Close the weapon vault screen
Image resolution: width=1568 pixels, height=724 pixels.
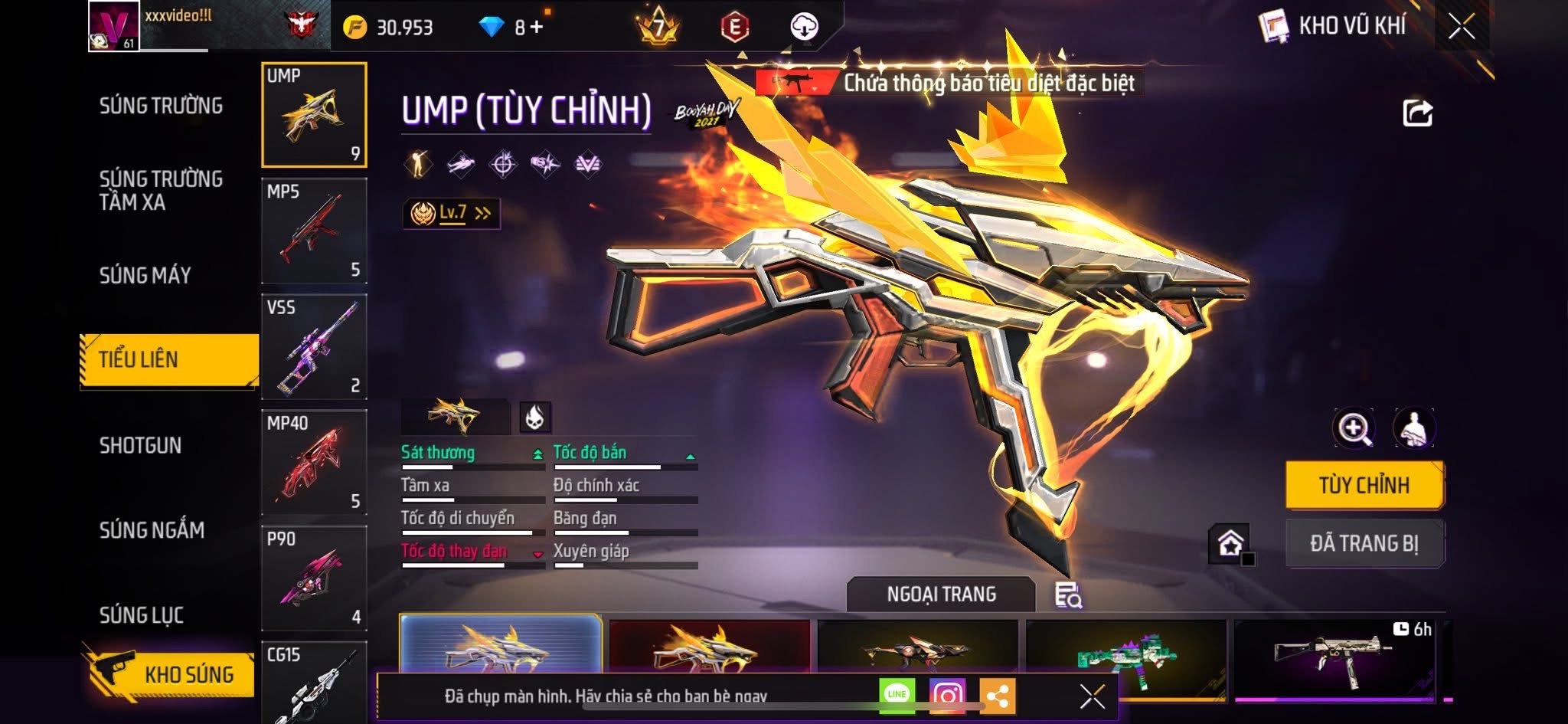click(1461, 28)
